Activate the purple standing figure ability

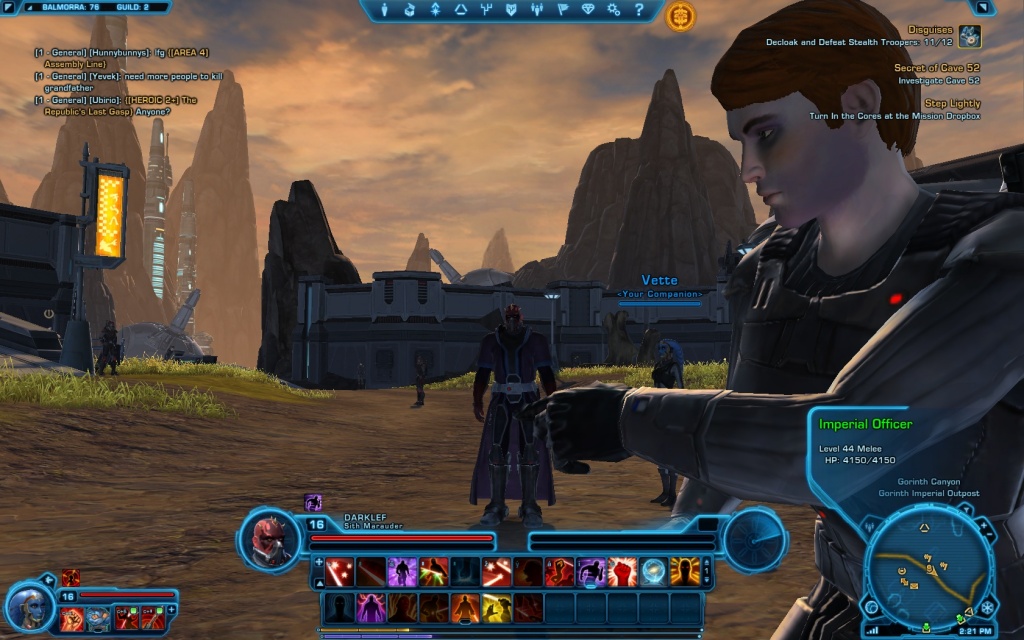click(x=402, y=572)
